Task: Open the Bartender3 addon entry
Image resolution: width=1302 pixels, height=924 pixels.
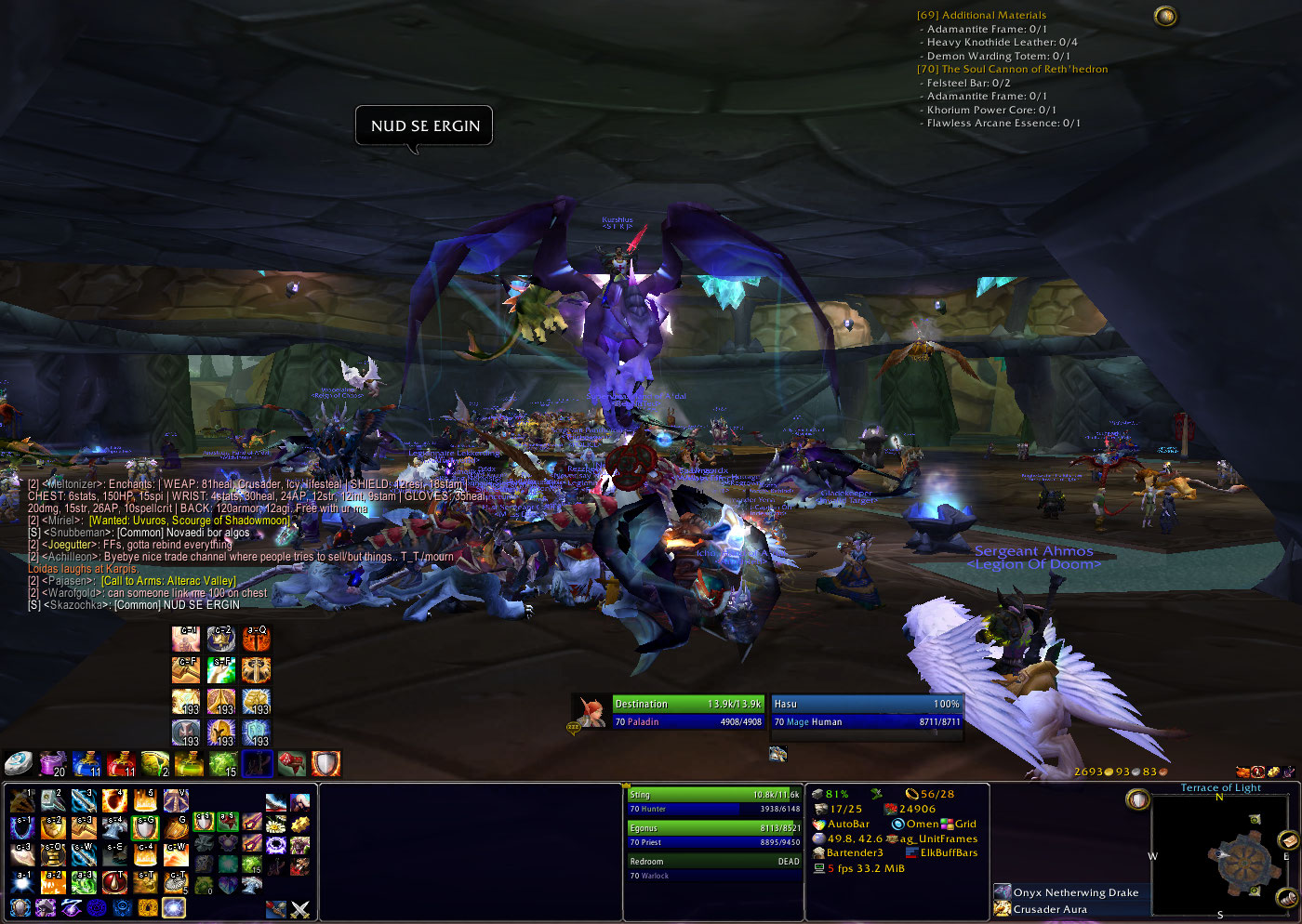Action: pyautogui.click(x=854, y=852)
